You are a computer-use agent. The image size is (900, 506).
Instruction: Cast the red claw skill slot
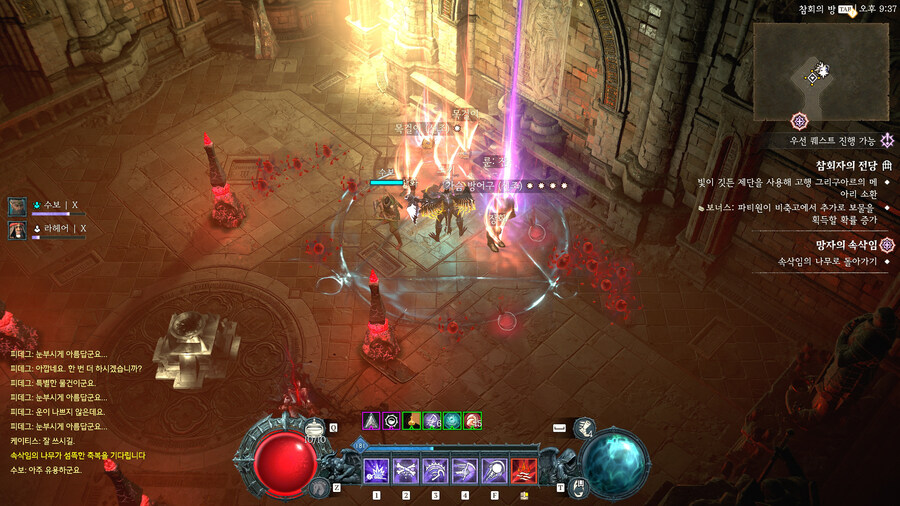pos(524,469)
